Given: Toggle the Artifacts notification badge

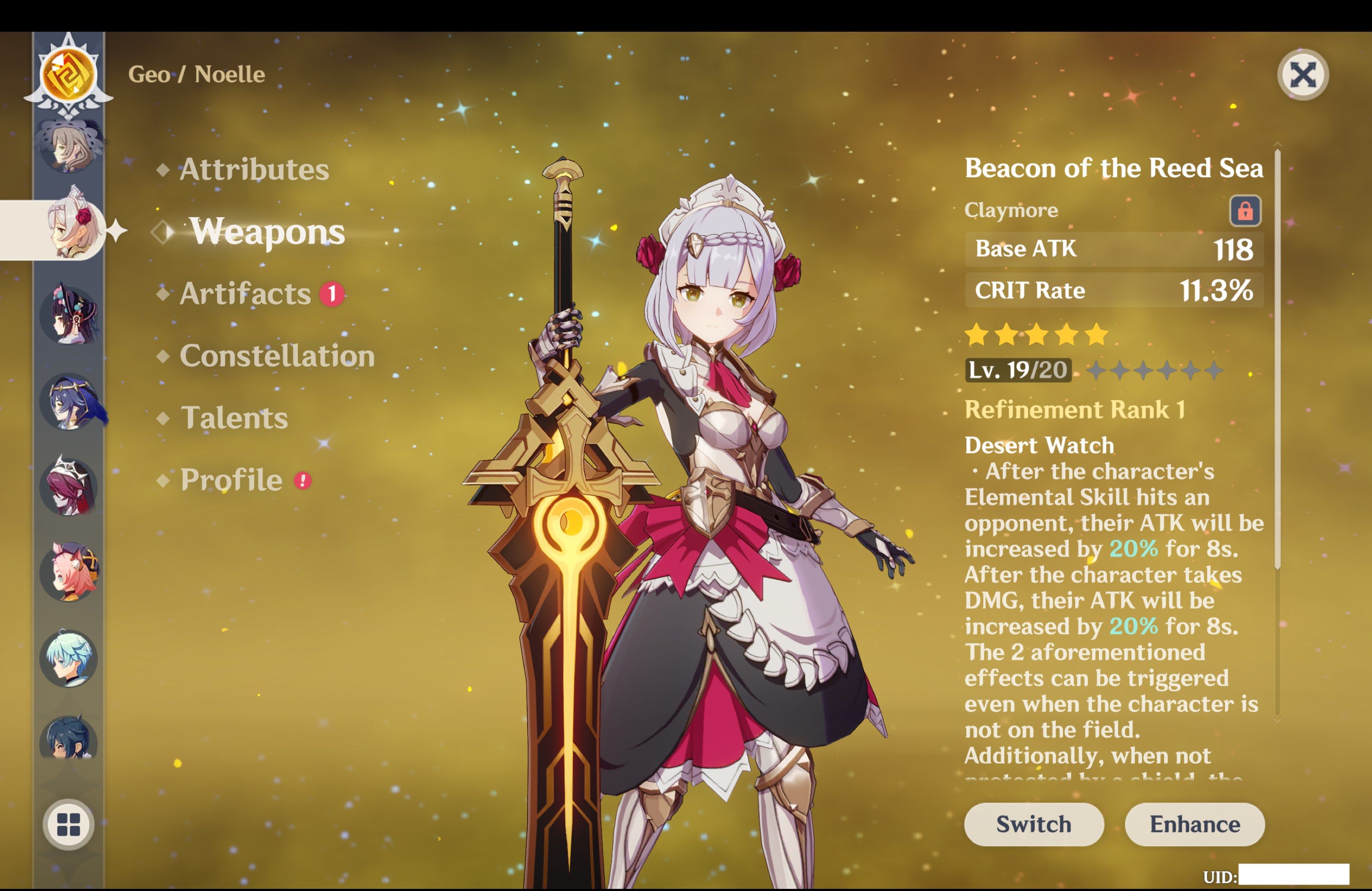Looking at the screenshot, I should pos(332,294).
